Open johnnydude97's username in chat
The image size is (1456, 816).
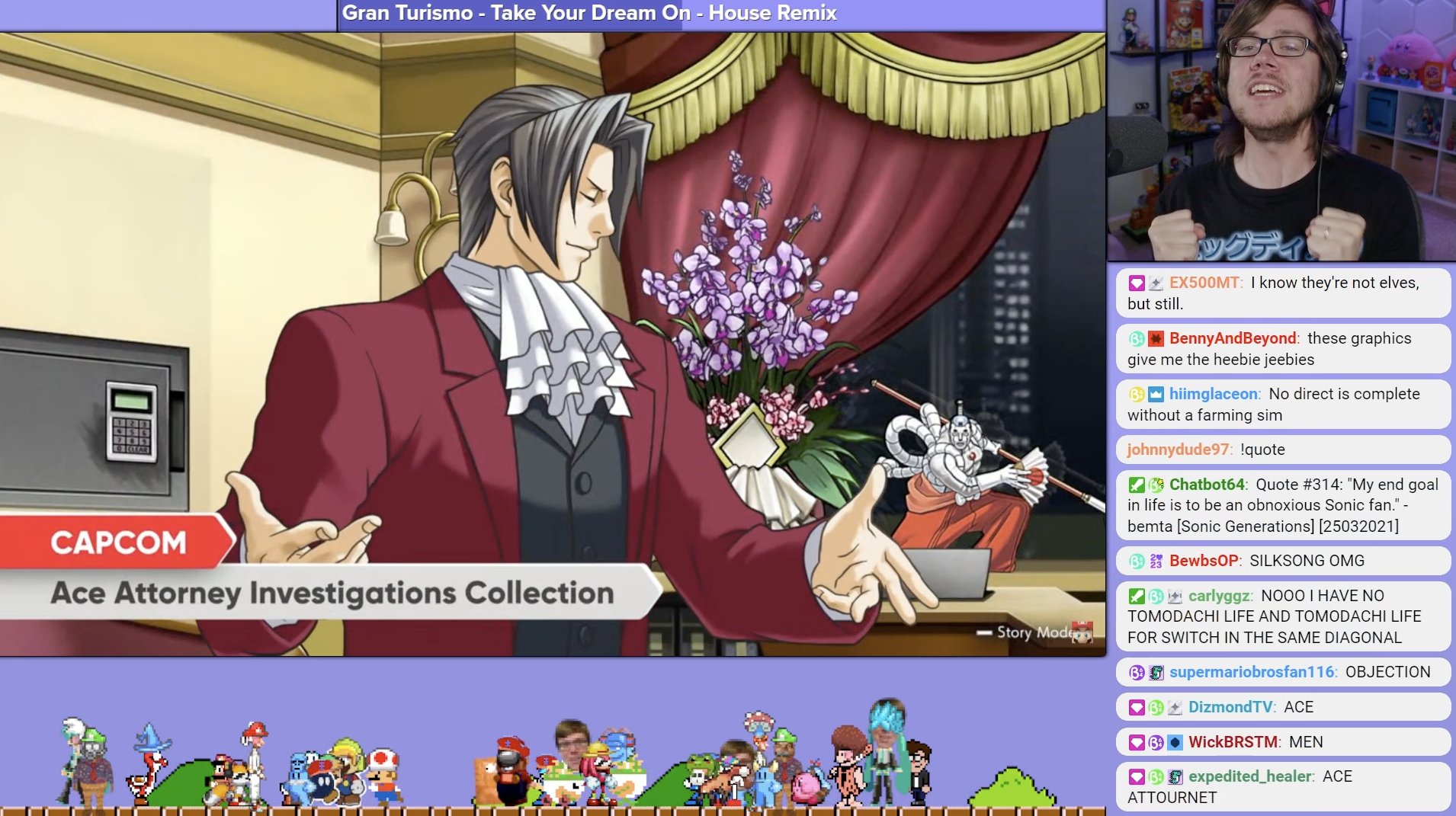click(x=1178, y=450)
